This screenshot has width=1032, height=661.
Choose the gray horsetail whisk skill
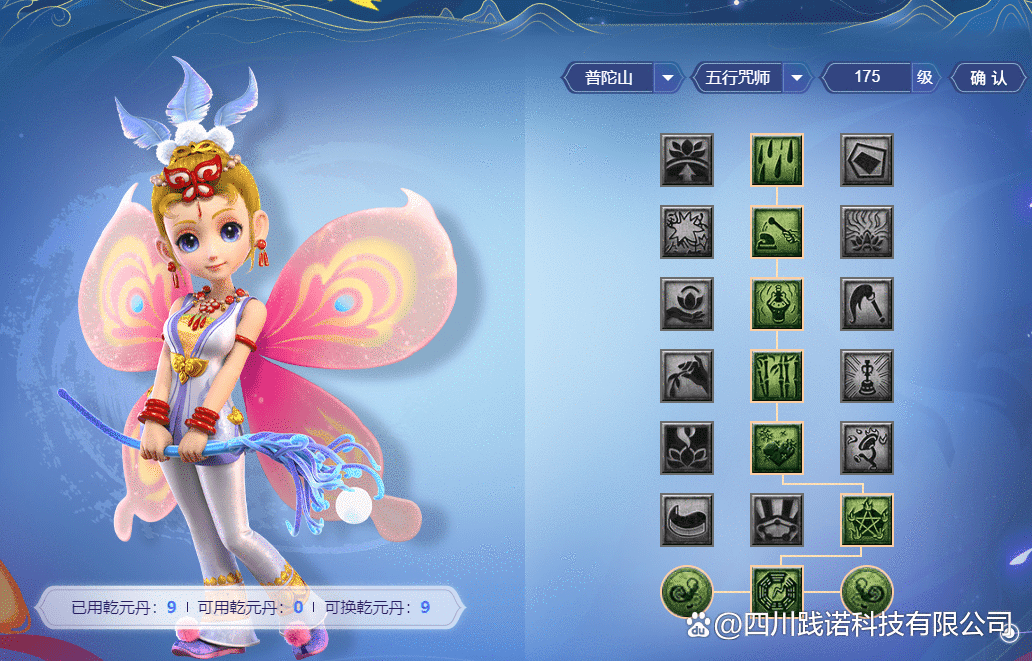pos(867,304)
